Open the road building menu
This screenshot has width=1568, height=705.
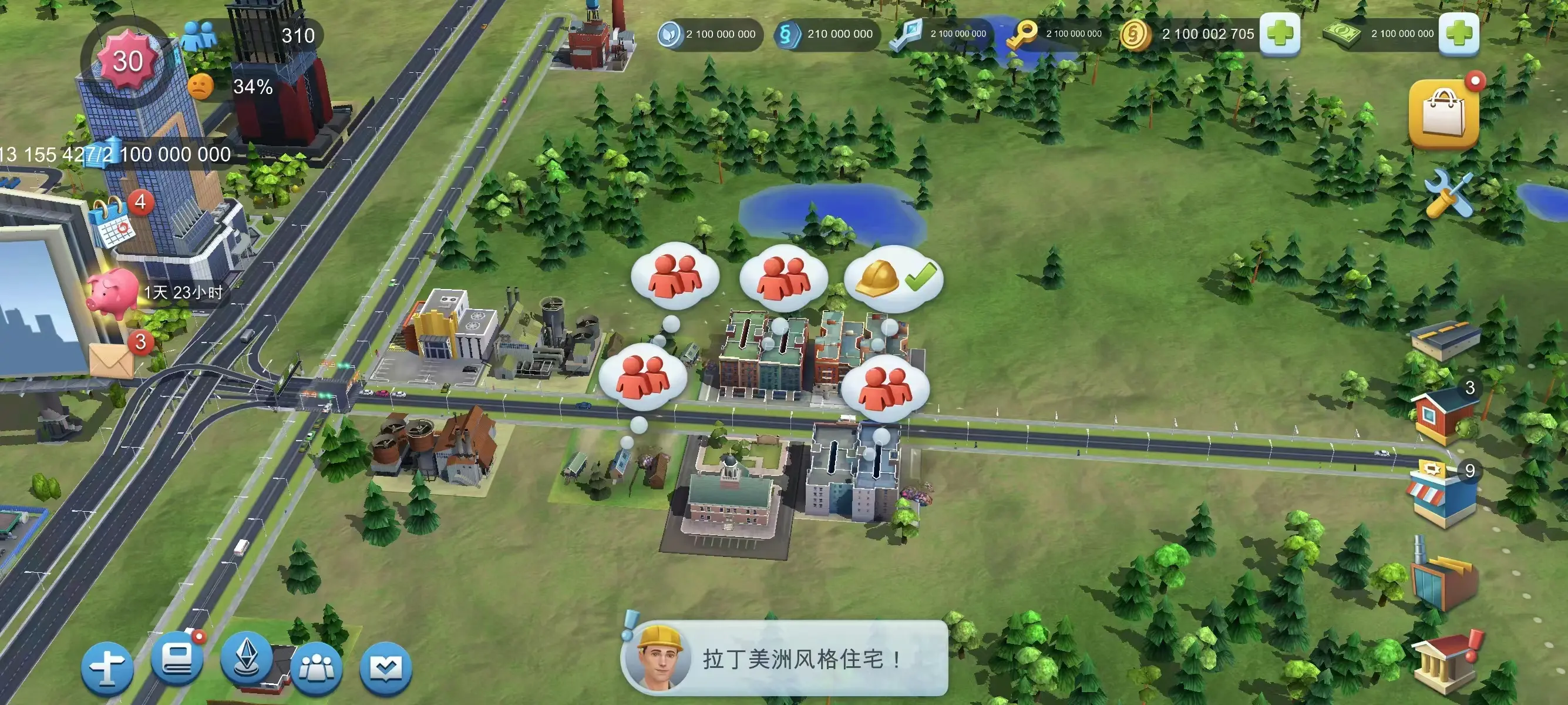point(1445,340)
